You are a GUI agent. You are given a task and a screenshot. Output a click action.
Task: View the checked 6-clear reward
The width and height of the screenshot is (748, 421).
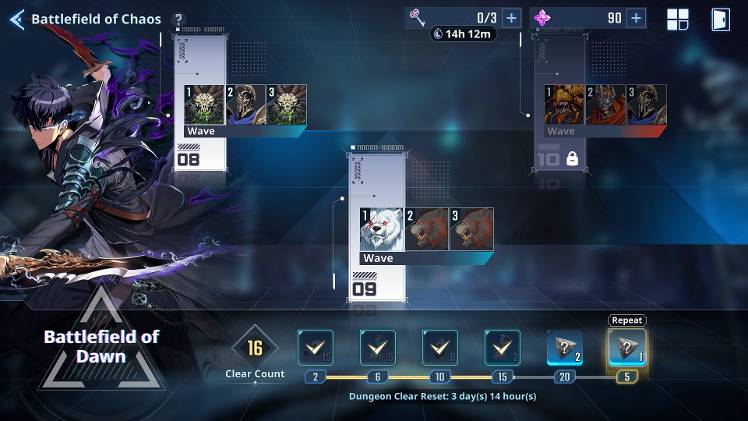coord(378,348)
